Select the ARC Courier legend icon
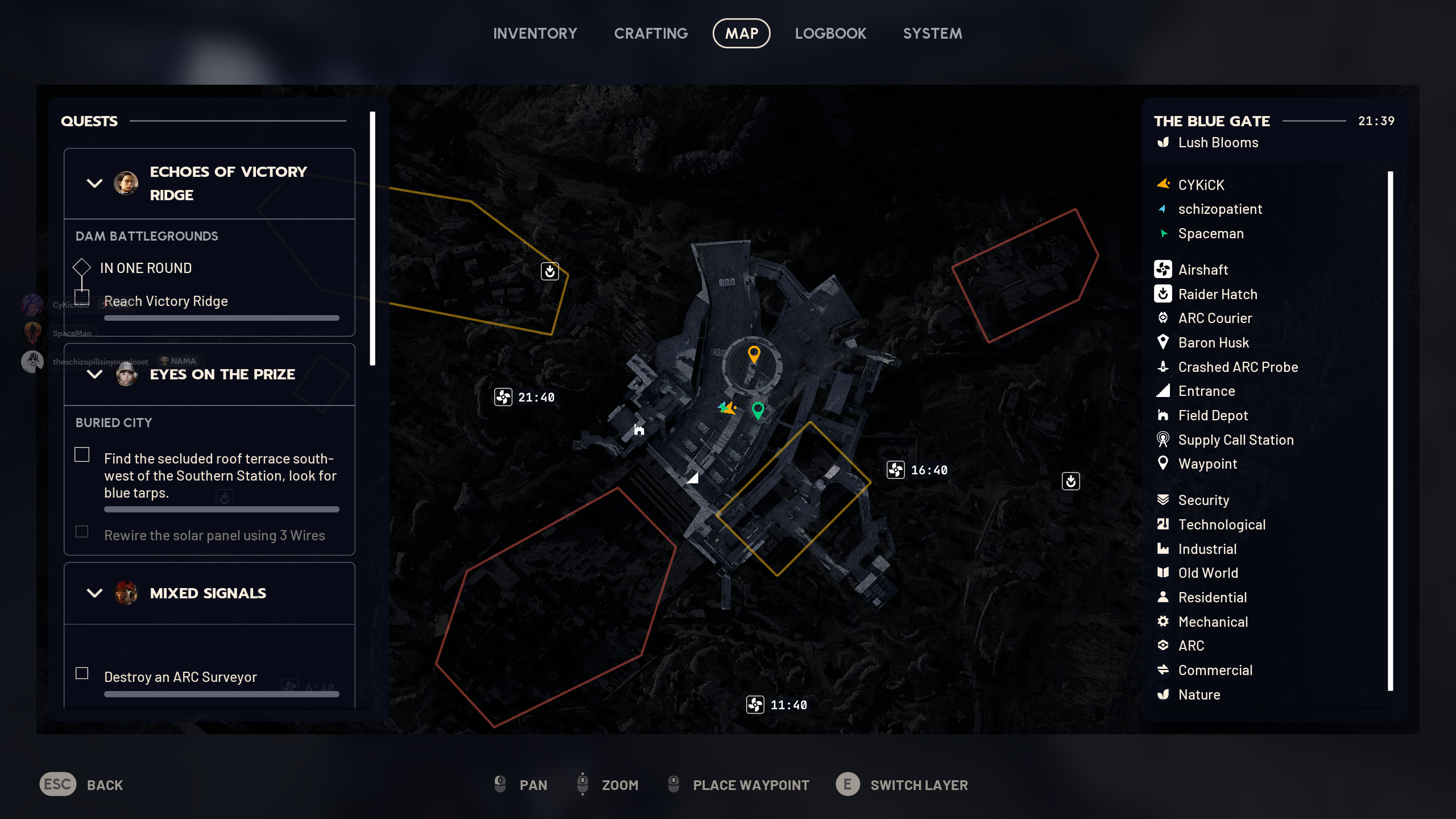 1164,318
